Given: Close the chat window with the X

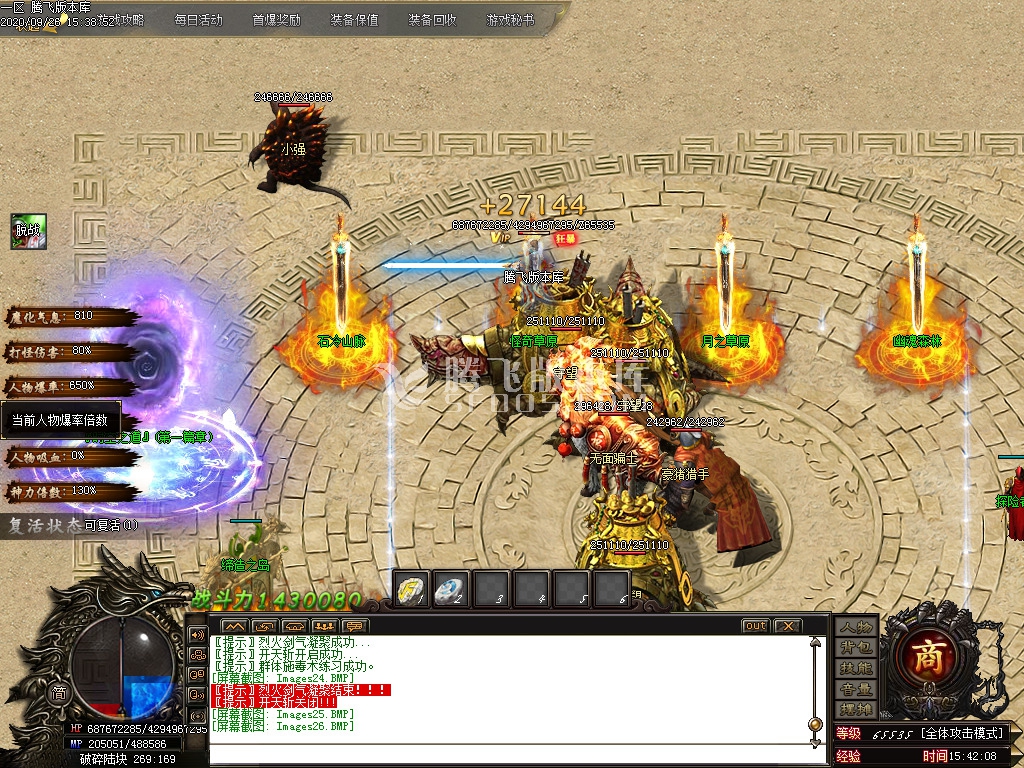Looking at the screenshot, I should tap(788, 626).
